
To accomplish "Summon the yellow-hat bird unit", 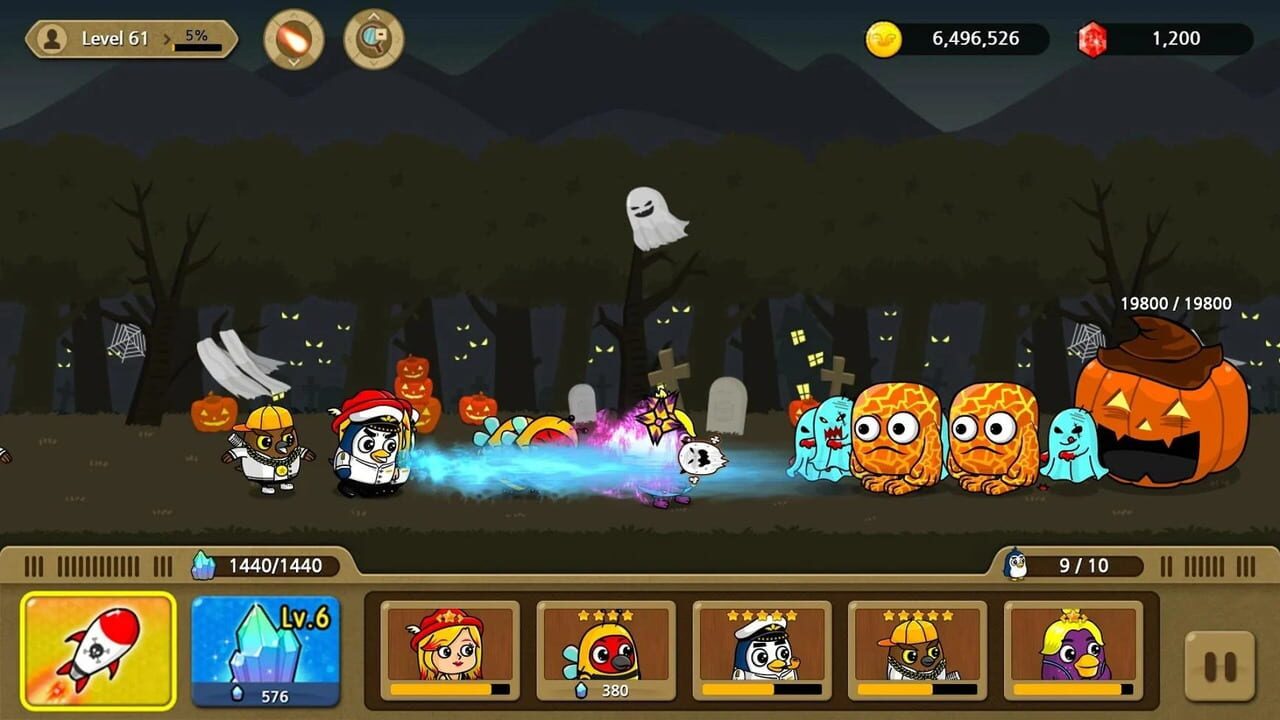I will click(x=918, y=650).
